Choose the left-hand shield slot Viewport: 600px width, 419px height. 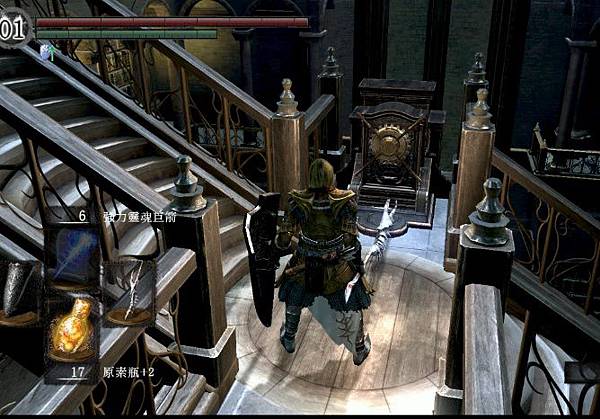pos(18,291)
